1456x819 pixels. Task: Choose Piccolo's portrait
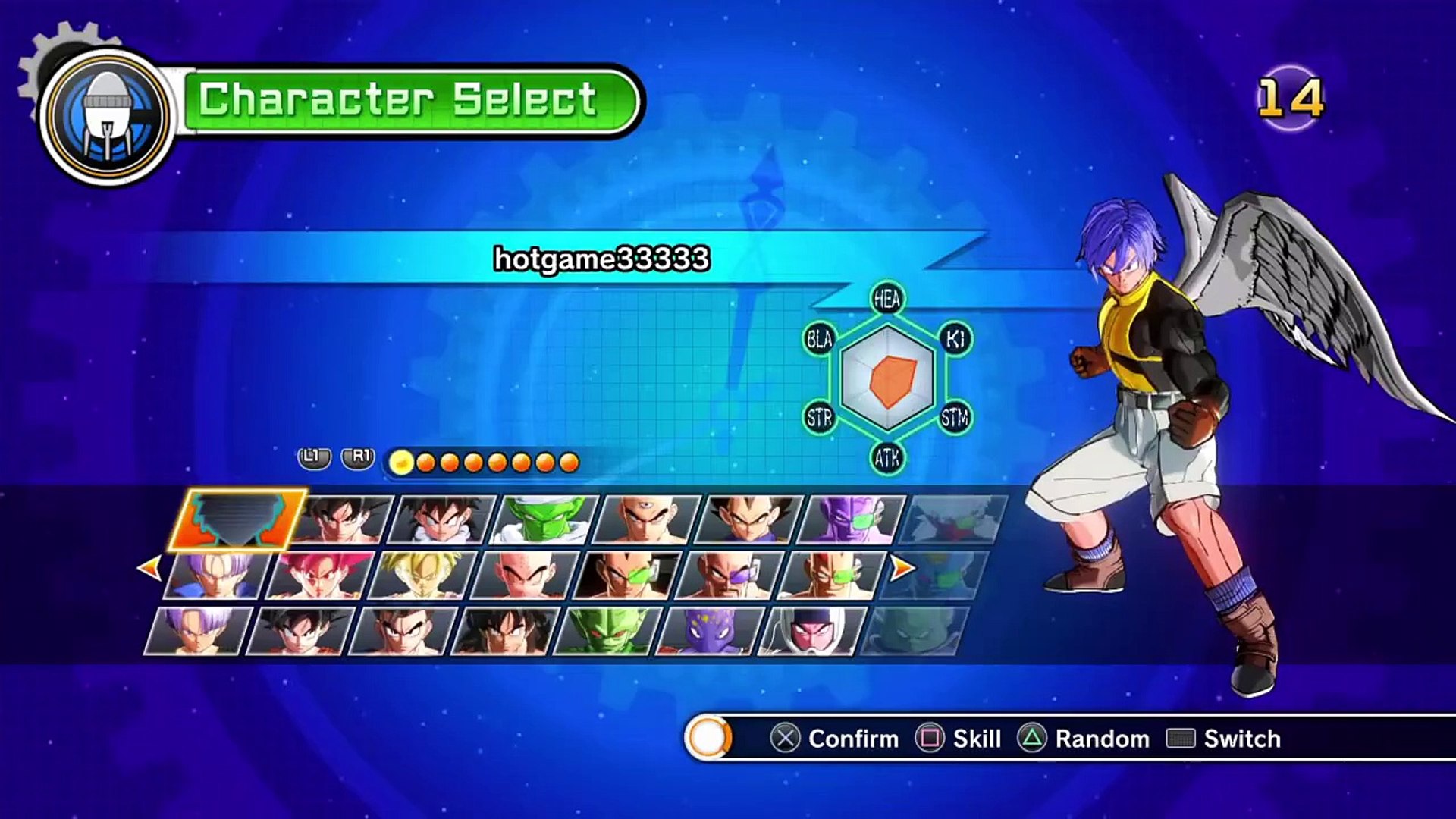pos(544,520)
